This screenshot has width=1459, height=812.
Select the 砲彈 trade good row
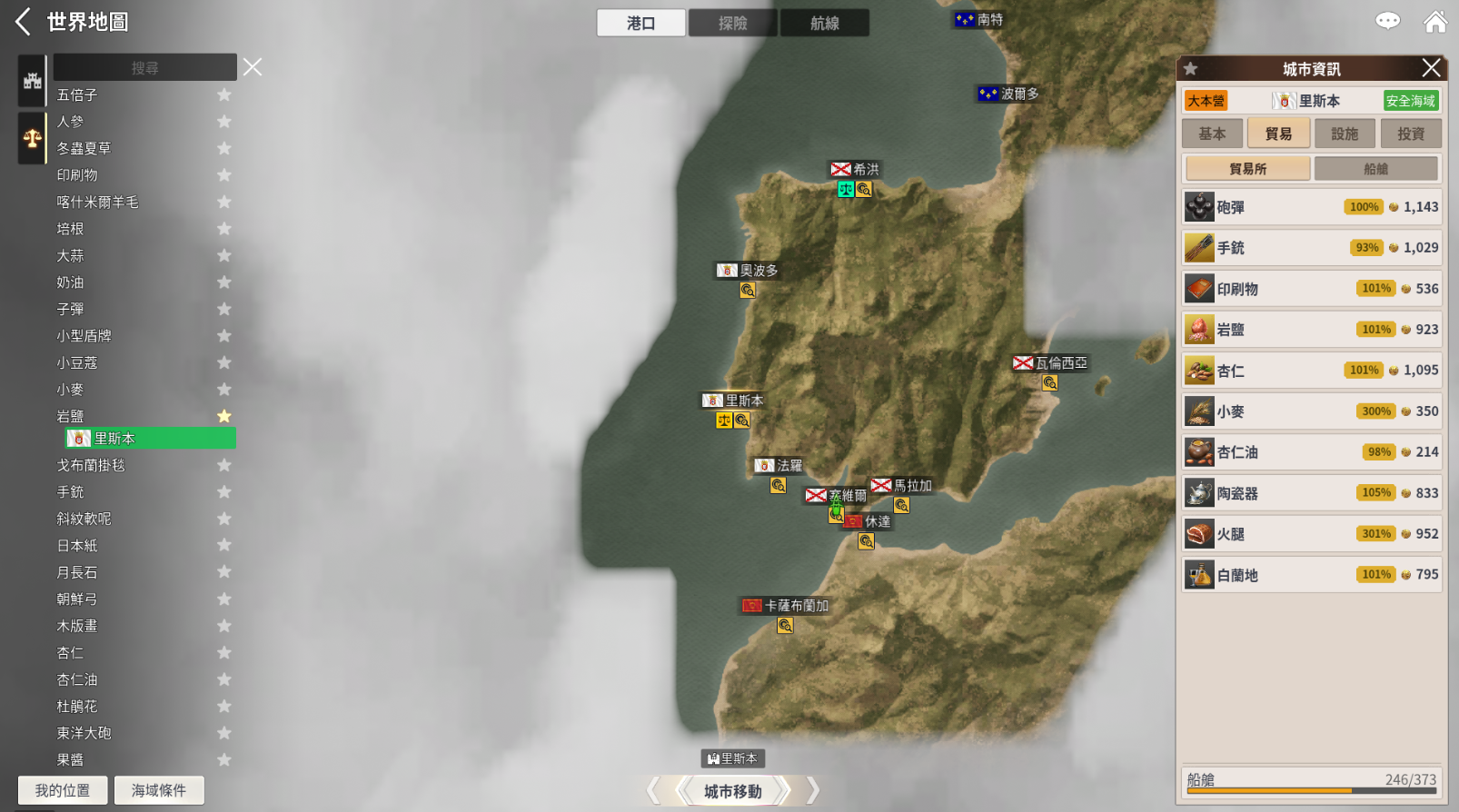[x=1311, y=207]
